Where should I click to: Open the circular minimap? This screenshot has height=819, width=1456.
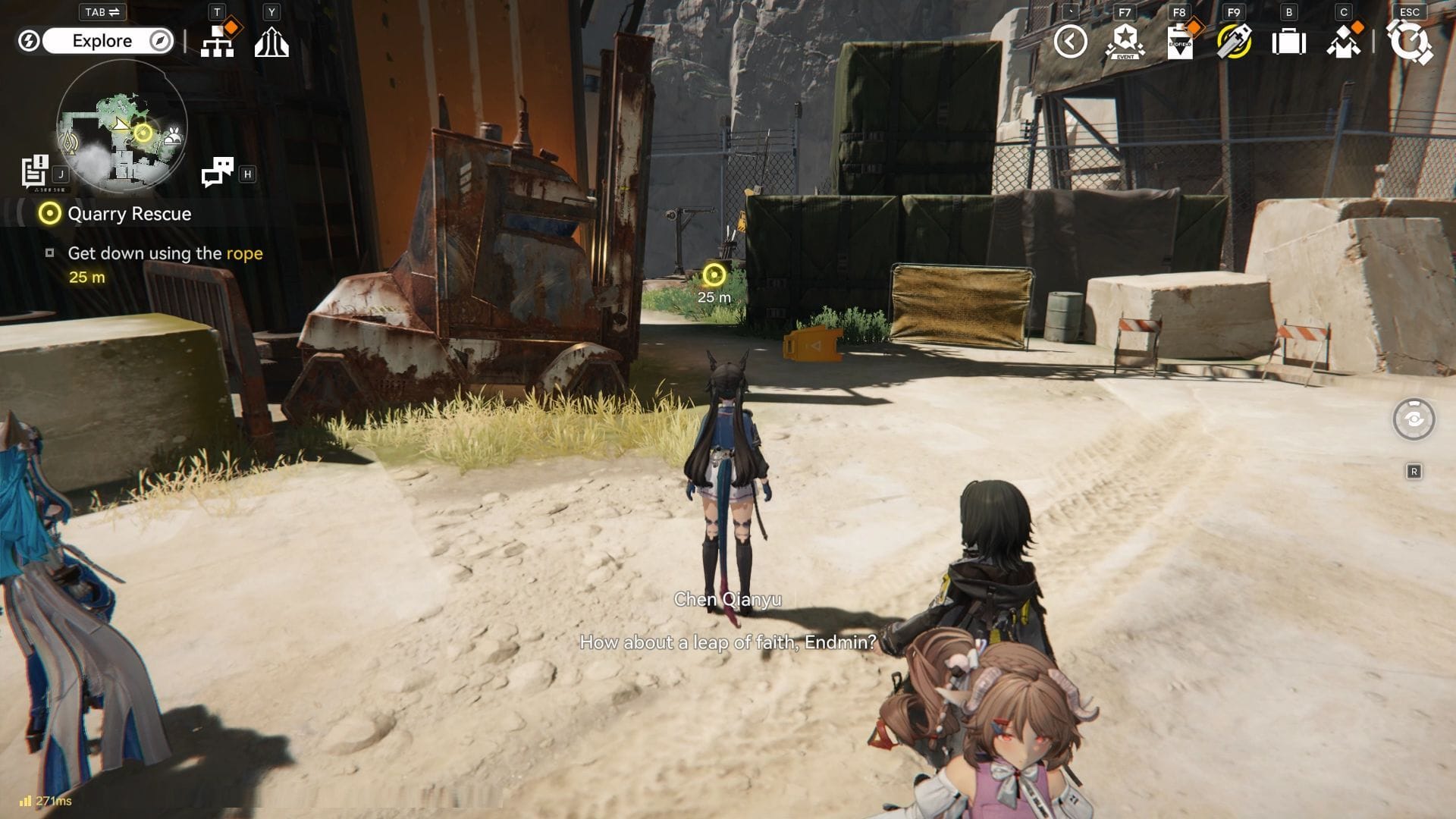(122, 125)
